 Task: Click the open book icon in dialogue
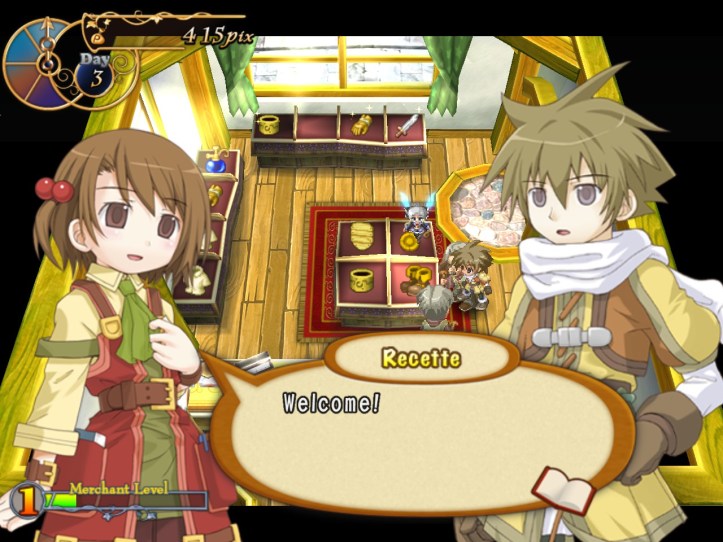pyautogui.click(x=565, y=489)
